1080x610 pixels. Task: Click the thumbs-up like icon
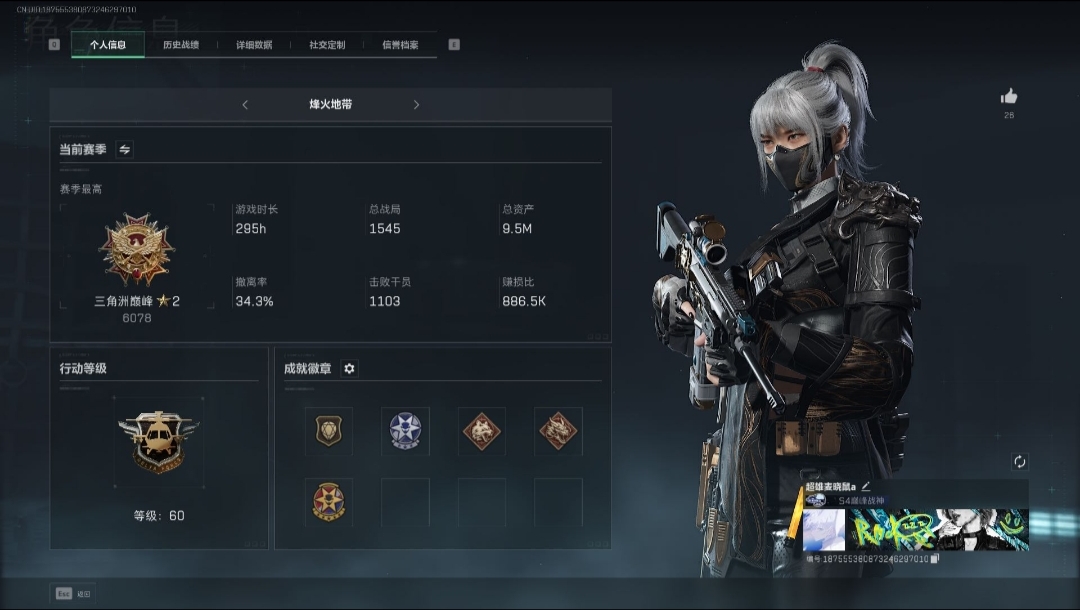[x=1009, y=97]
